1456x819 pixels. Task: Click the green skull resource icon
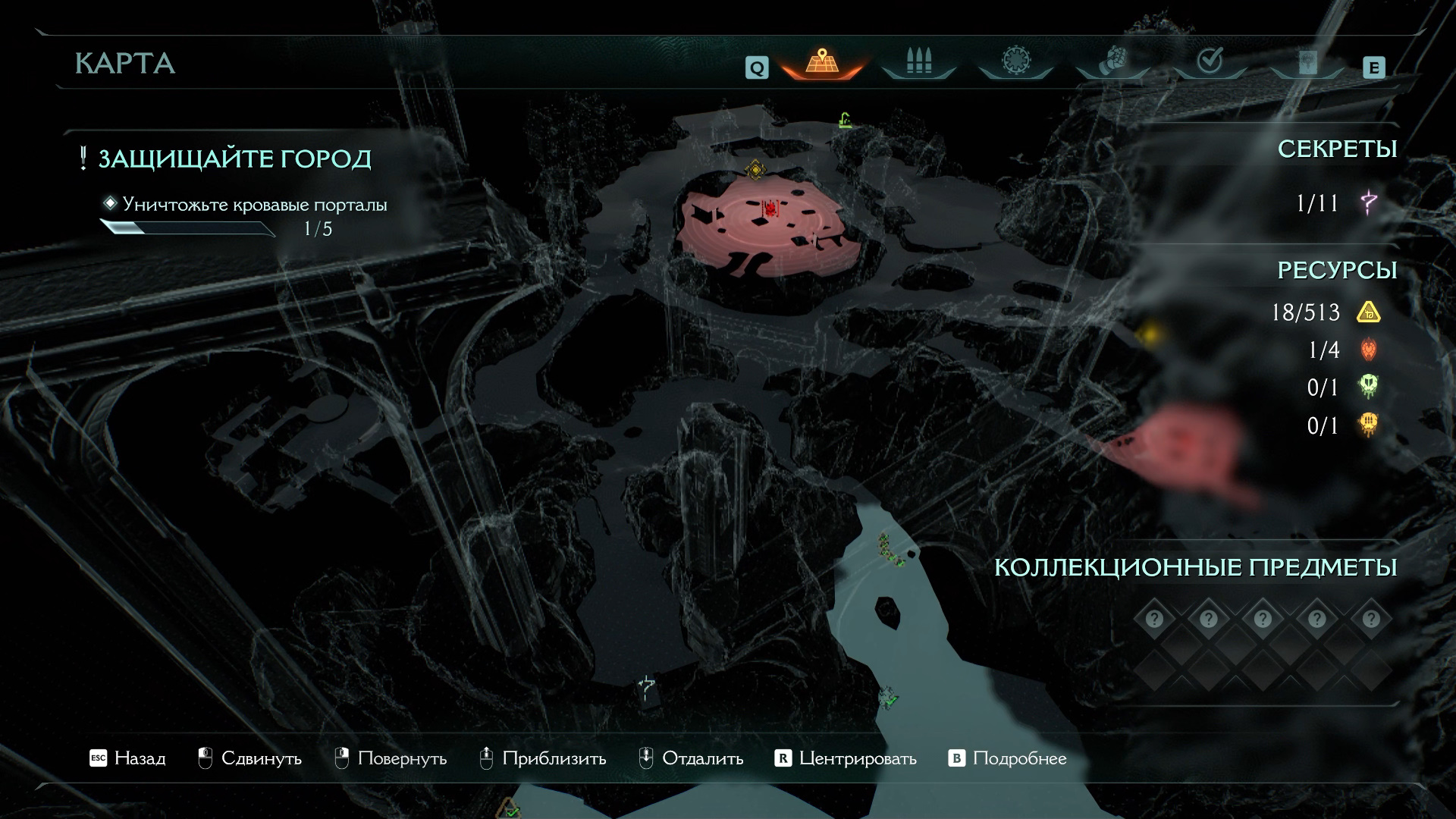[1369, 387]
